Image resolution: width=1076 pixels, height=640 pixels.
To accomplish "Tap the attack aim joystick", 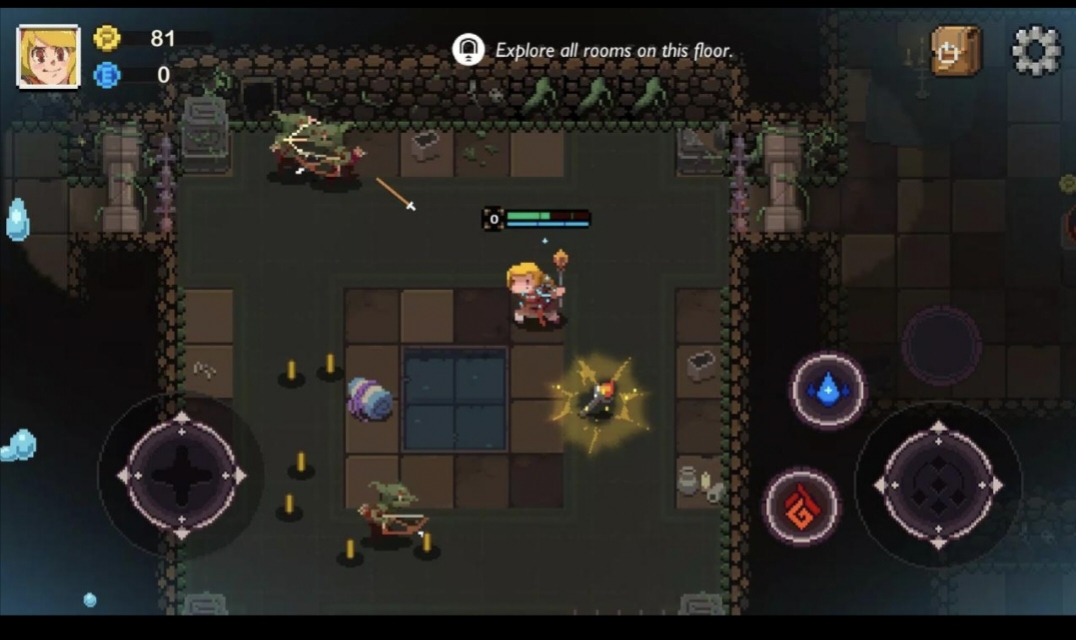I will (x=938, y=485).
